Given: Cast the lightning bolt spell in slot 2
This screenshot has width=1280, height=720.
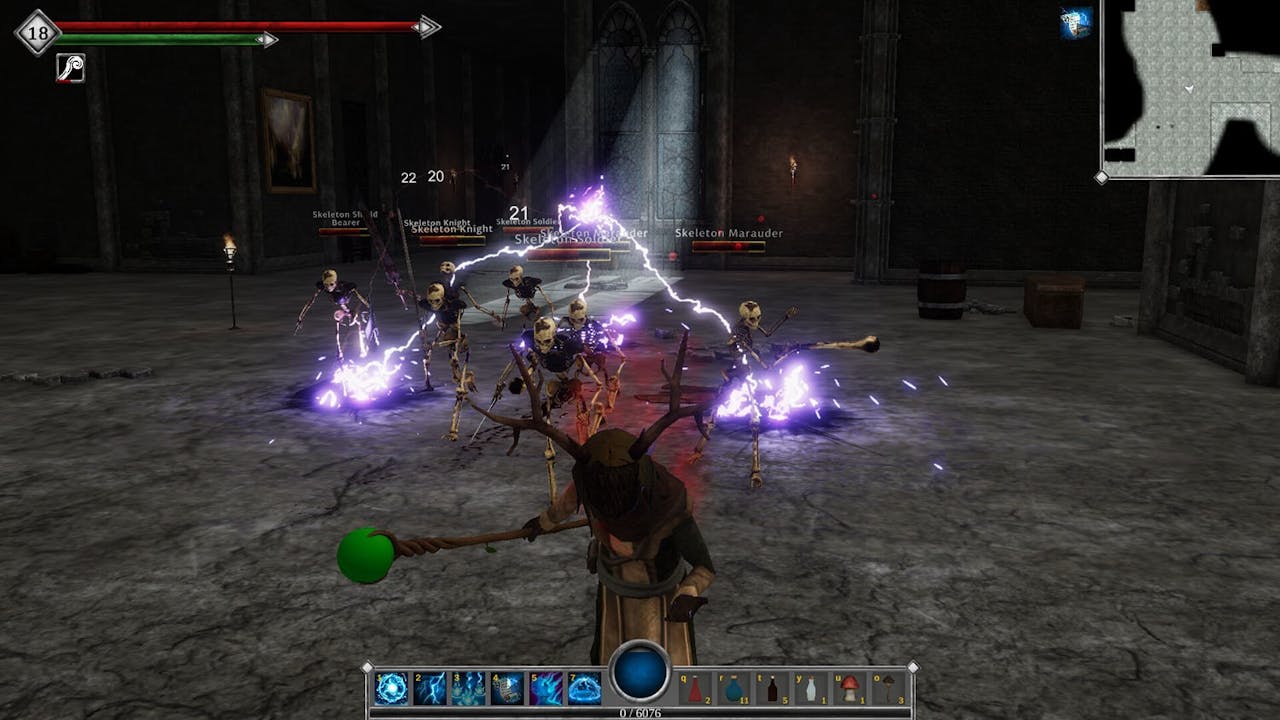Looking at the screenshot, I should point(430,688).
